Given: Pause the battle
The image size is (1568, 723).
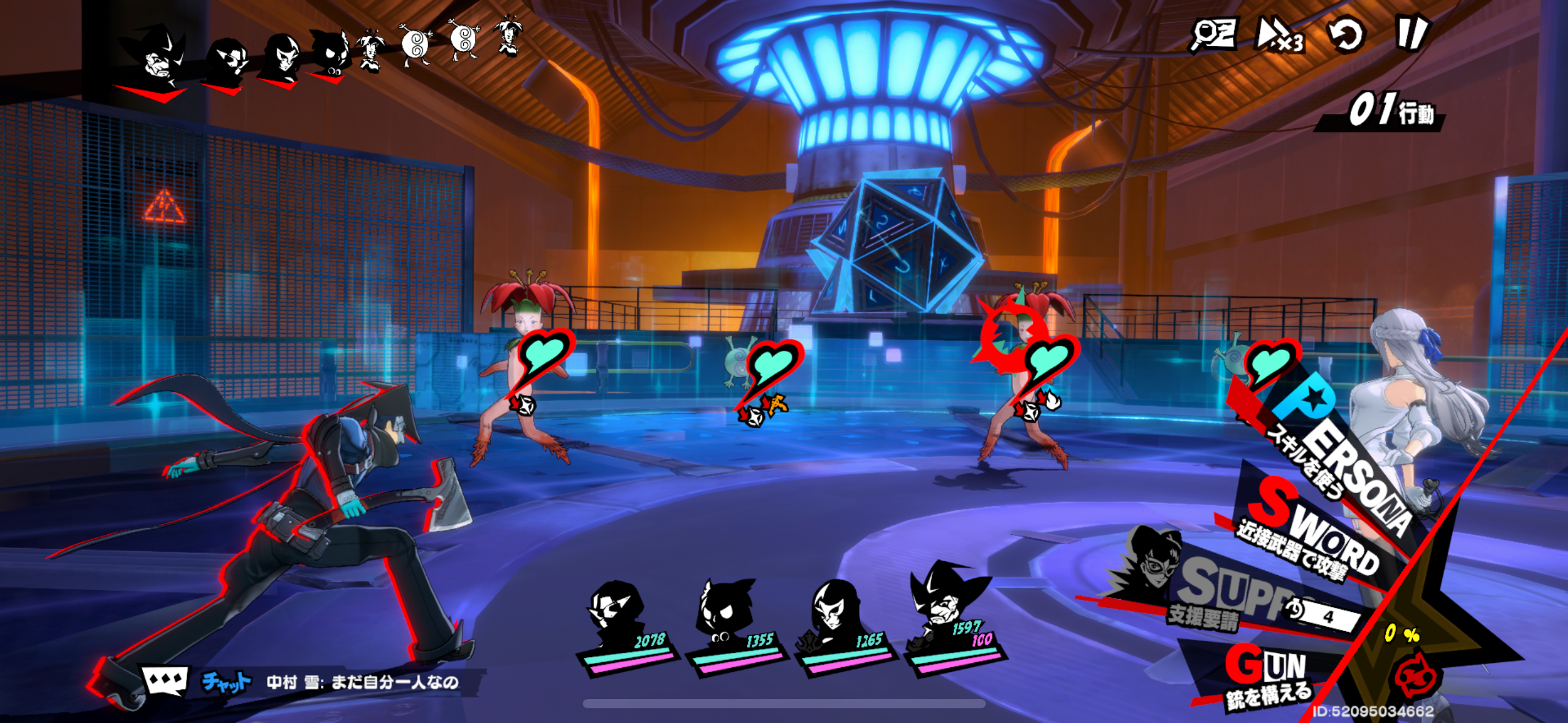Looking at the screenshot, I should [1412, 34].
